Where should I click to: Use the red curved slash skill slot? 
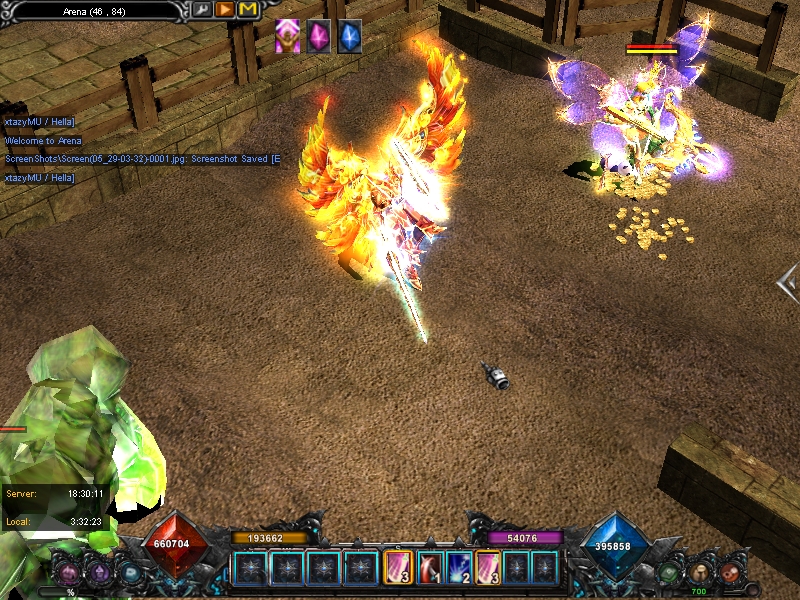point(430,568)
